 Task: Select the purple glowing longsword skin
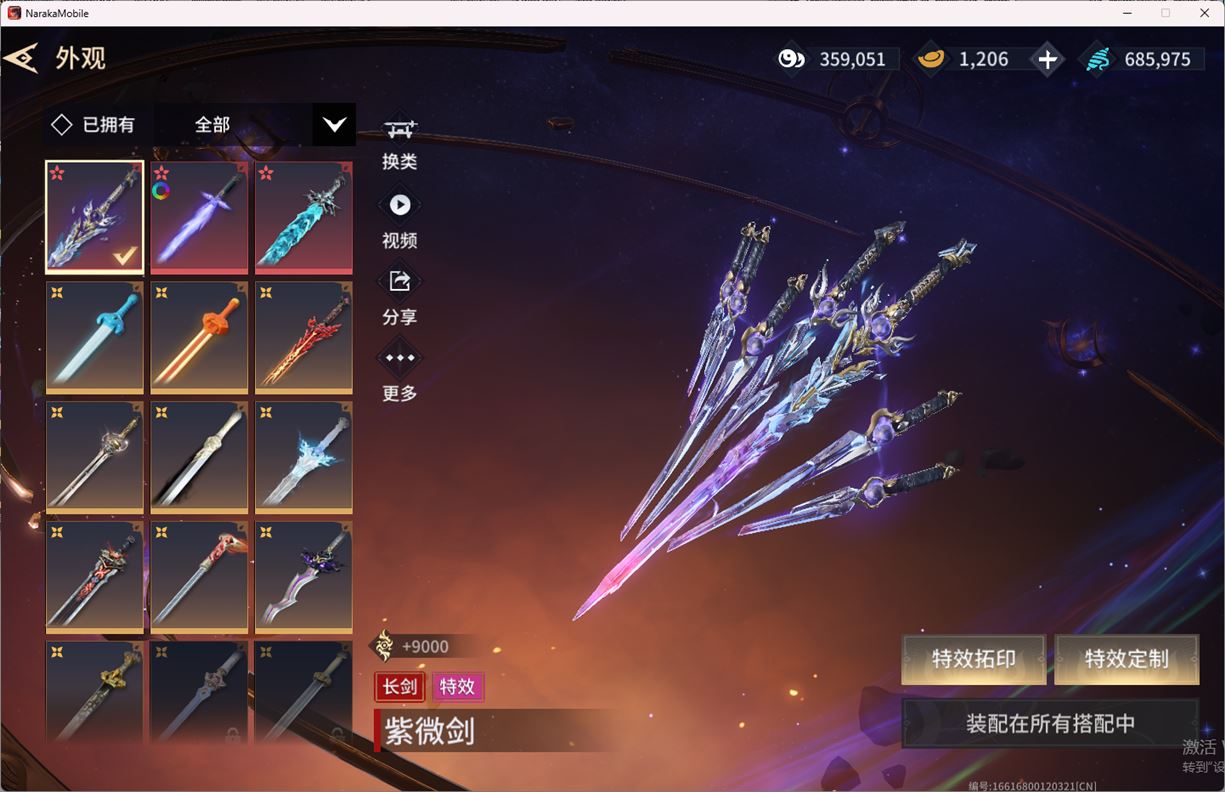(199, 216)
